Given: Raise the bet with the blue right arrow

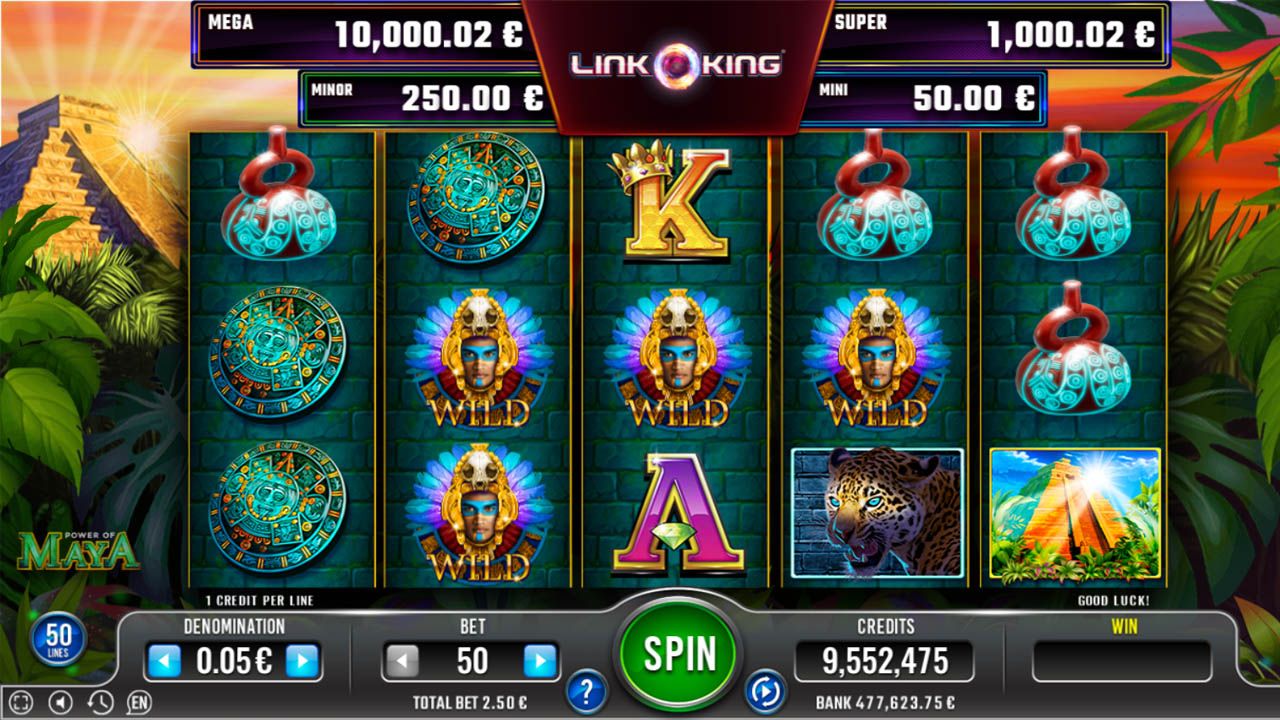Looking at the screenshot, I should [539, 661].
